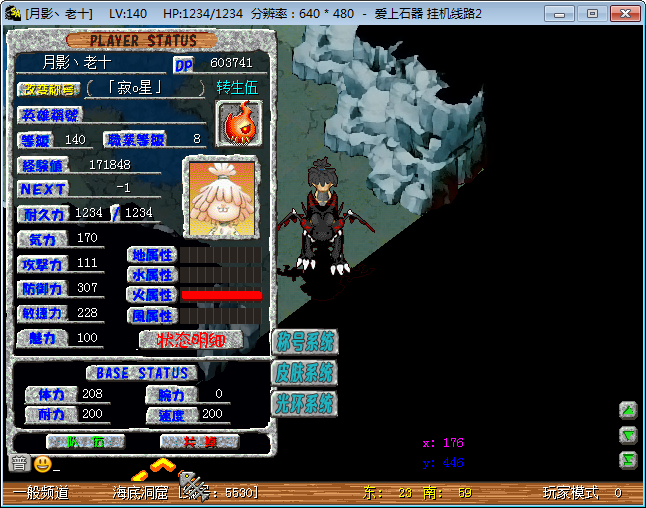The height and width of the screenshot is (508, 646).
Task: Show the red 状态明细 status details
Action: [x=191, y=339]
